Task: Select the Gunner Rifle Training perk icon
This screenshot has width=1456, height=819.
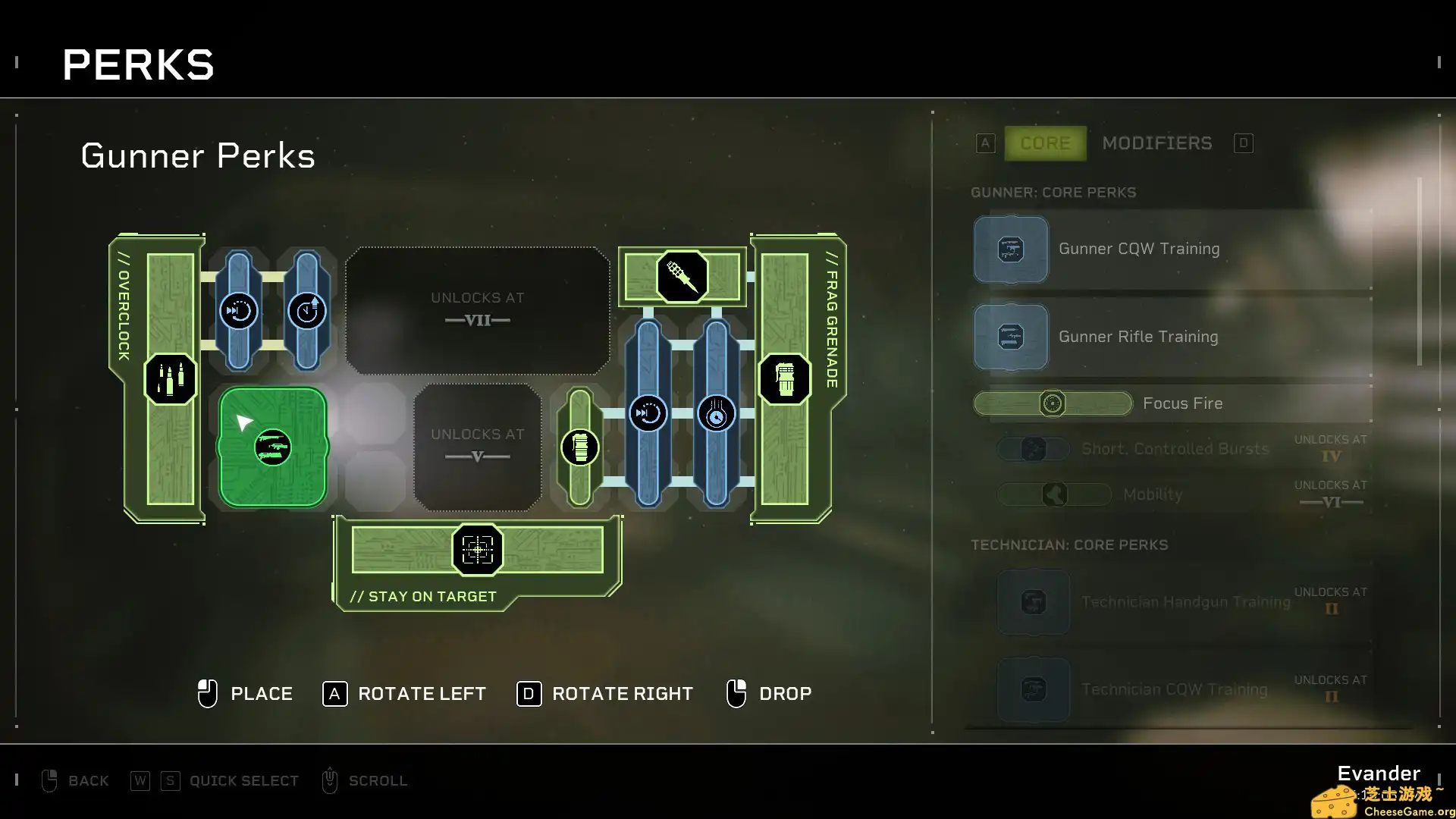Action: point(1011,336)
